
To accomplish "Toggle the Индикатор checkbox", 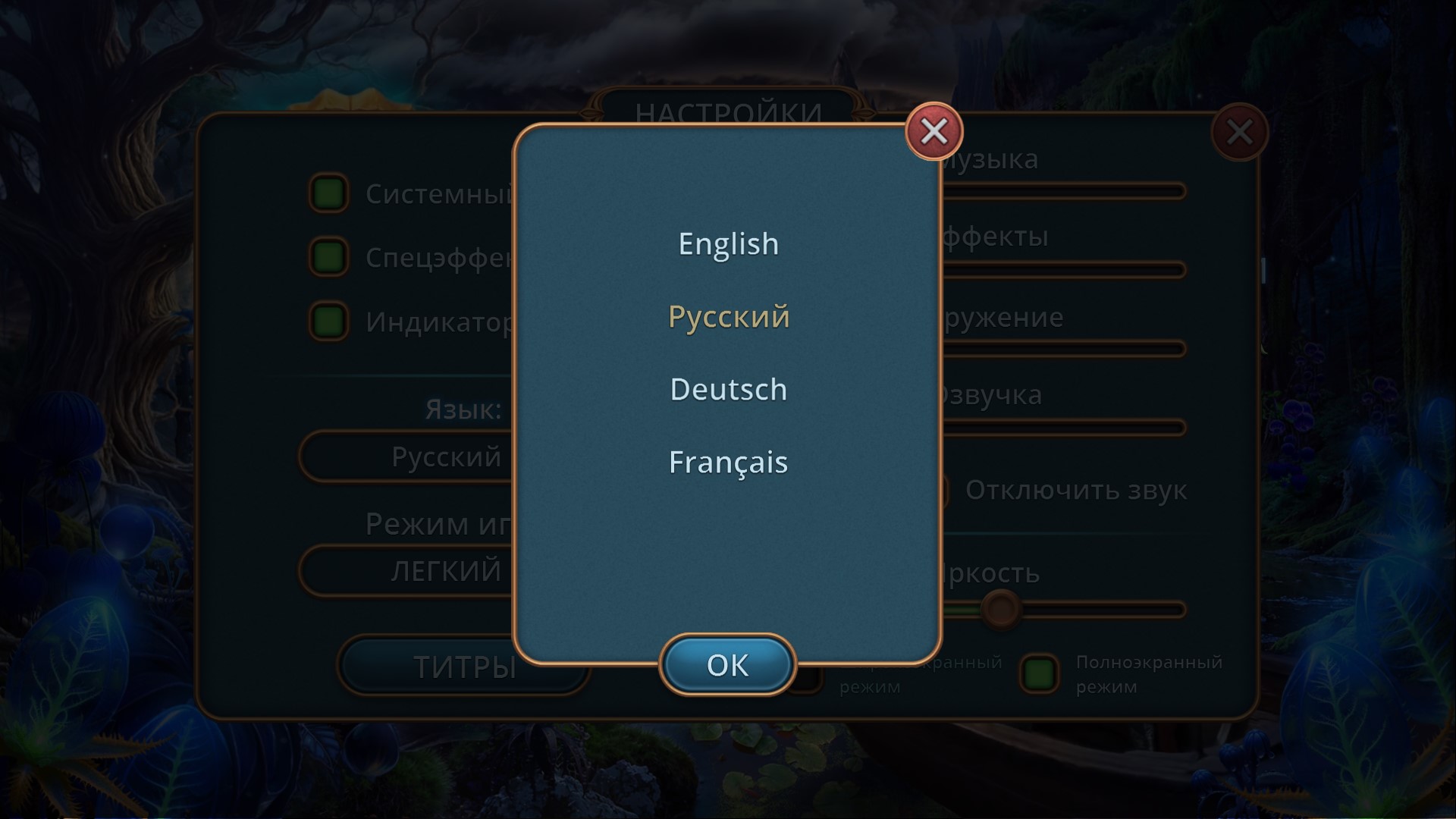I will 328,322.
